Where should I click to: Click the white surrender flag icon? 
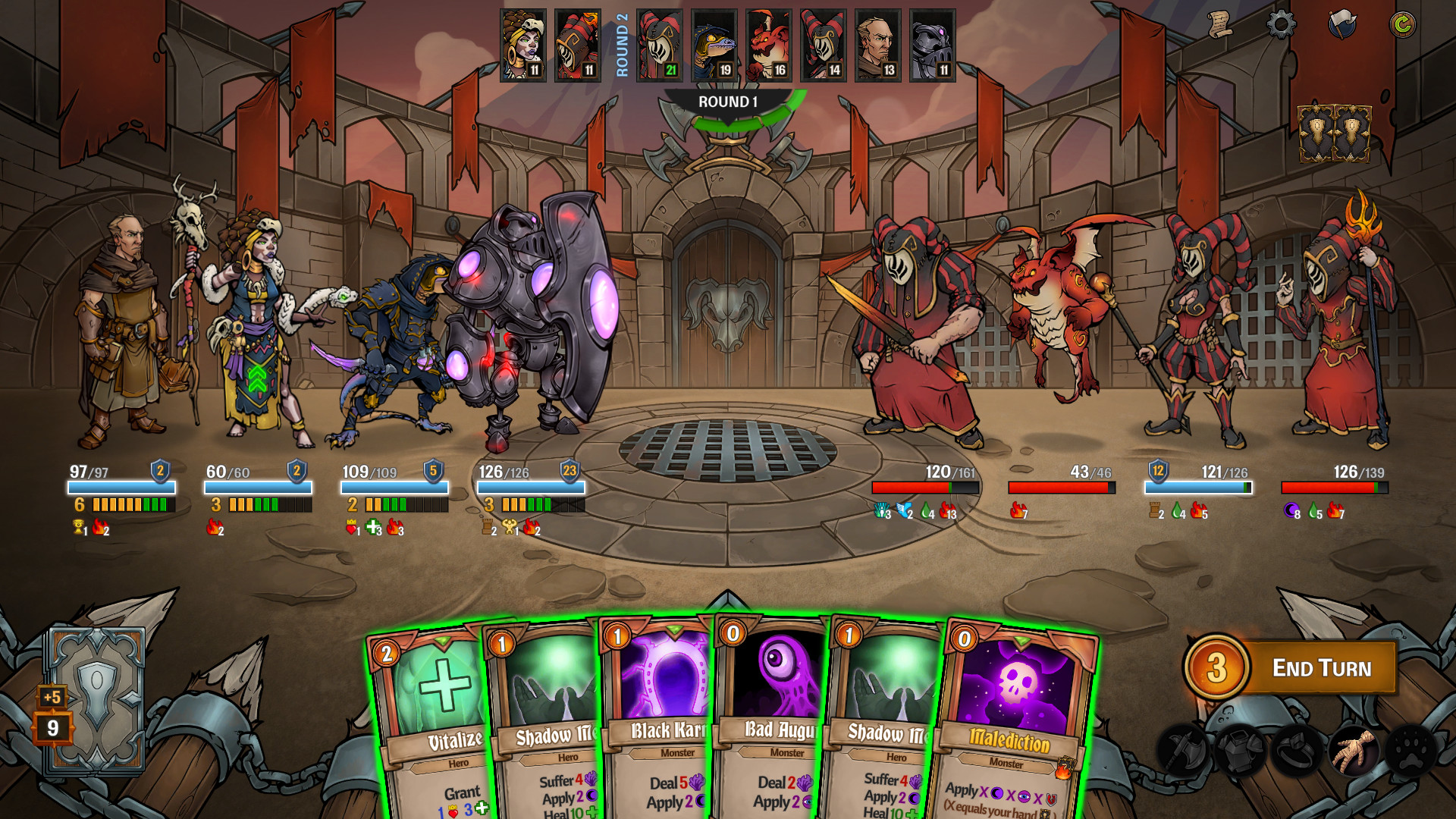coord(1342,23)
